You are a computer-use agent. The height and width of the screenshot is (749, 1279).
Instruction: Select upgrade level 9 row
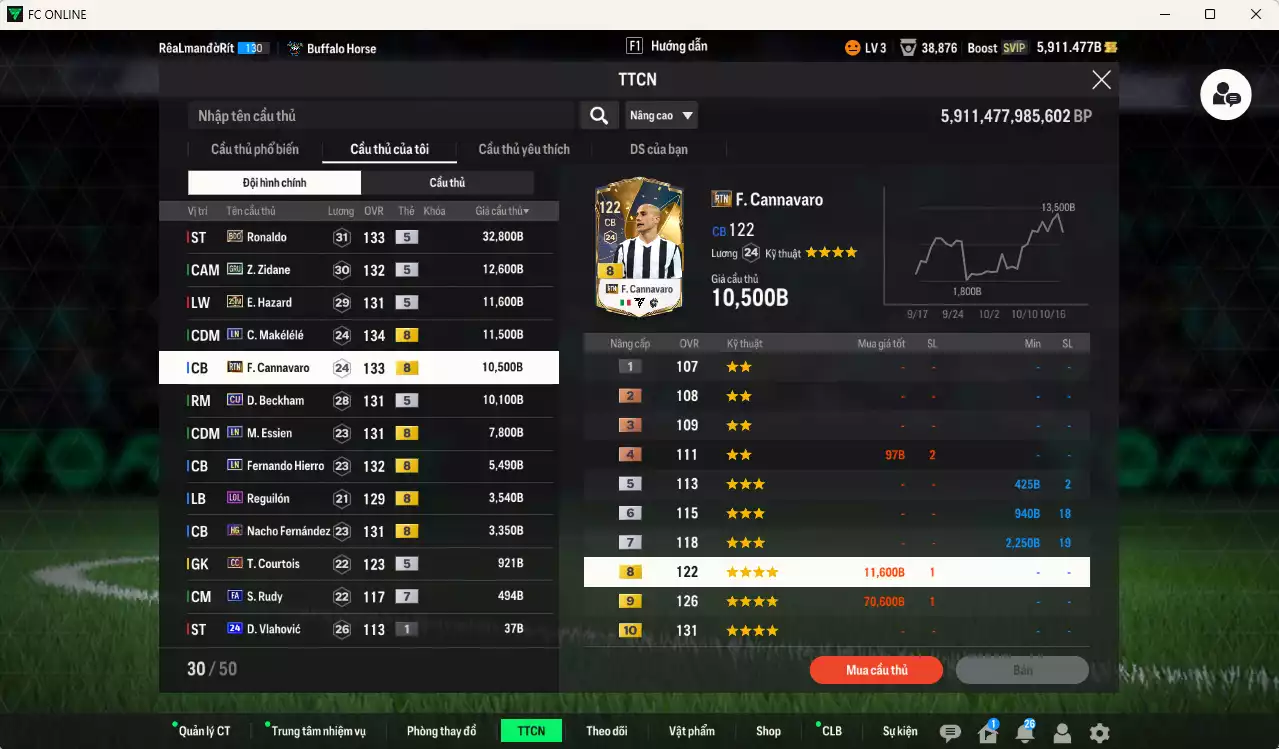[x=836, y=602]
